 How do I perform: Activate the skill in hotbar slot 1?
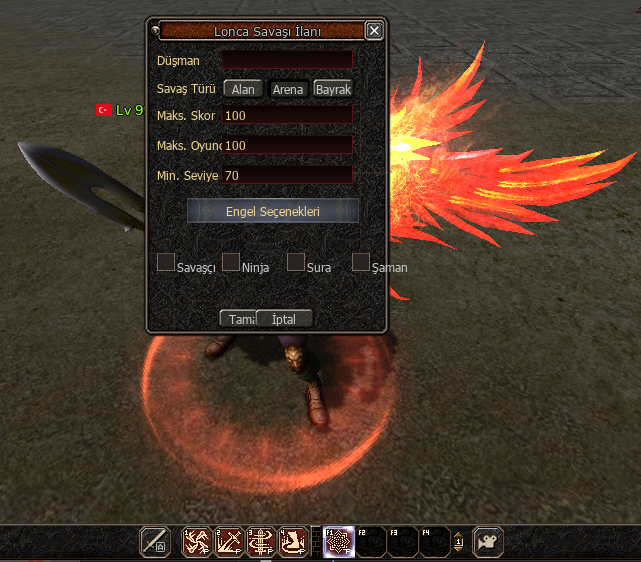coord(196,541)
